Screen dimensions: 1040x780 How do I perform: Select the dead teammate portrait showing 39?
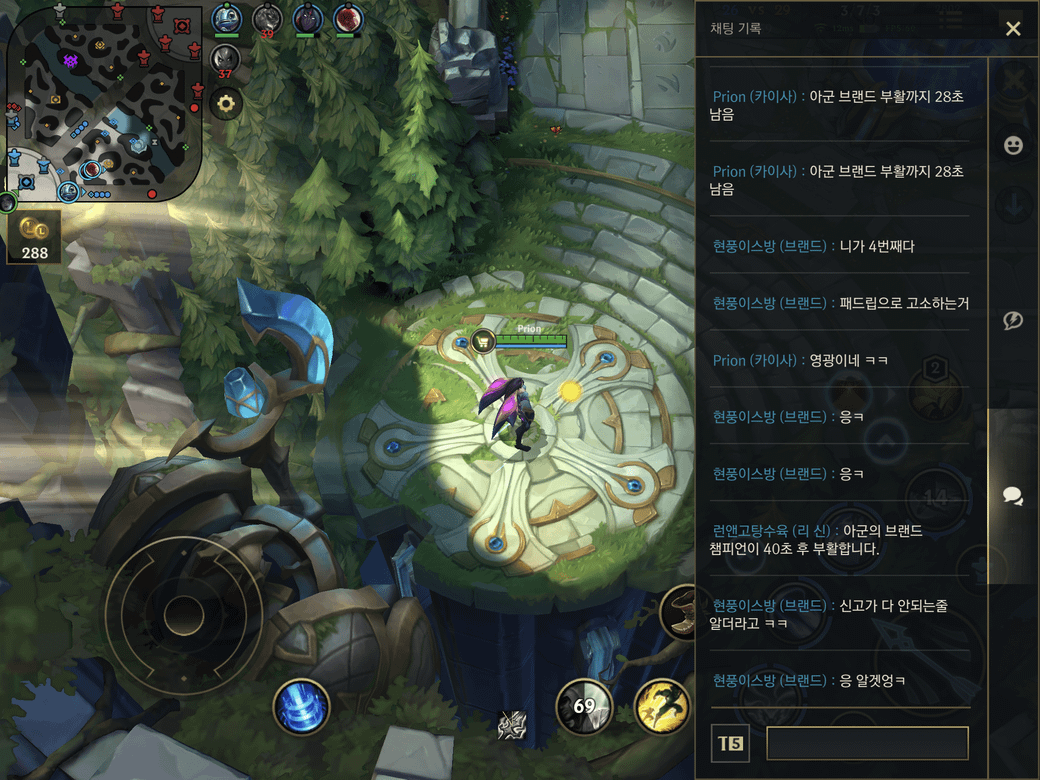click(x=267, y=19)
